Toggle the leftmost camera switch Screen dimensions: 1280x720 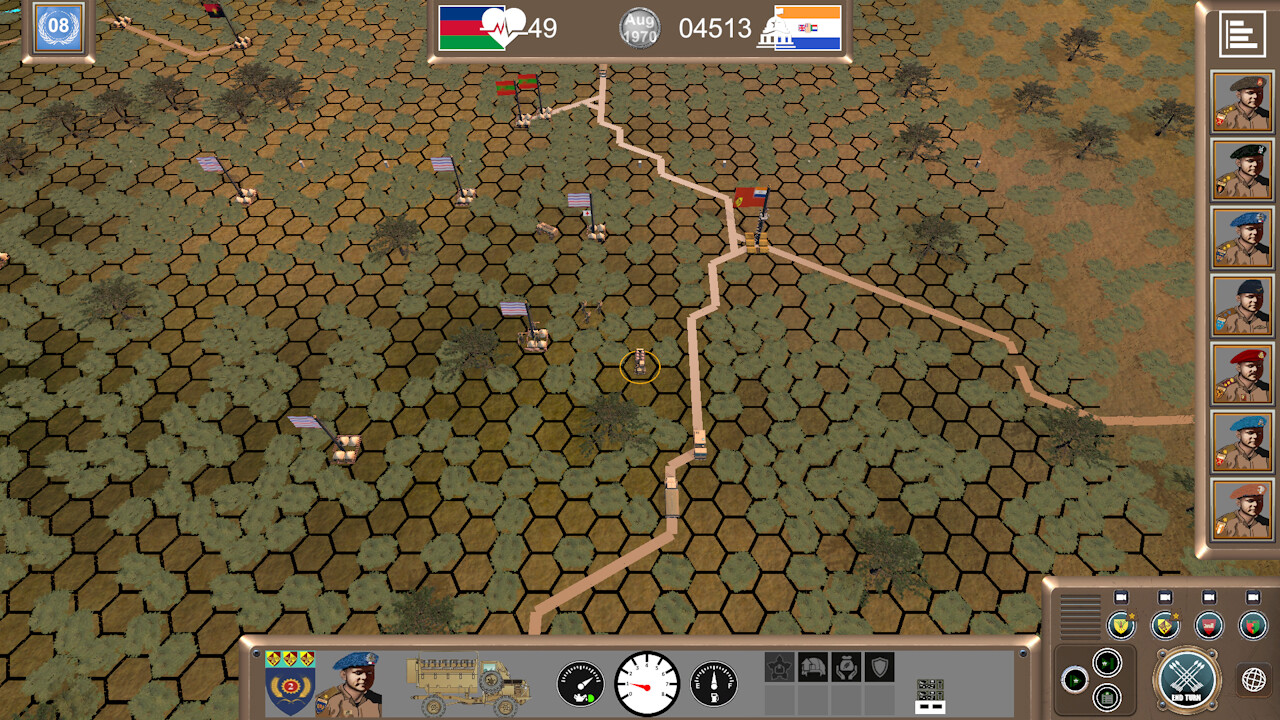(1121, 598)
